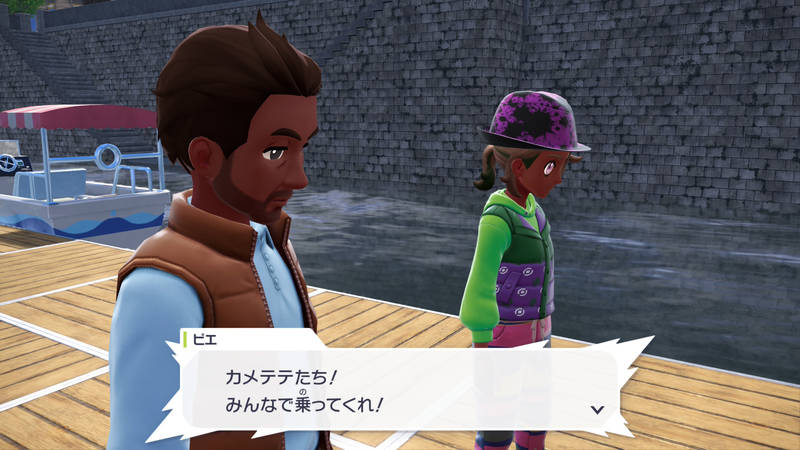The height and width of the screenshot is (450, 800).
Task: Advance dialogue with the down arrow
Action: click(597, 409)
